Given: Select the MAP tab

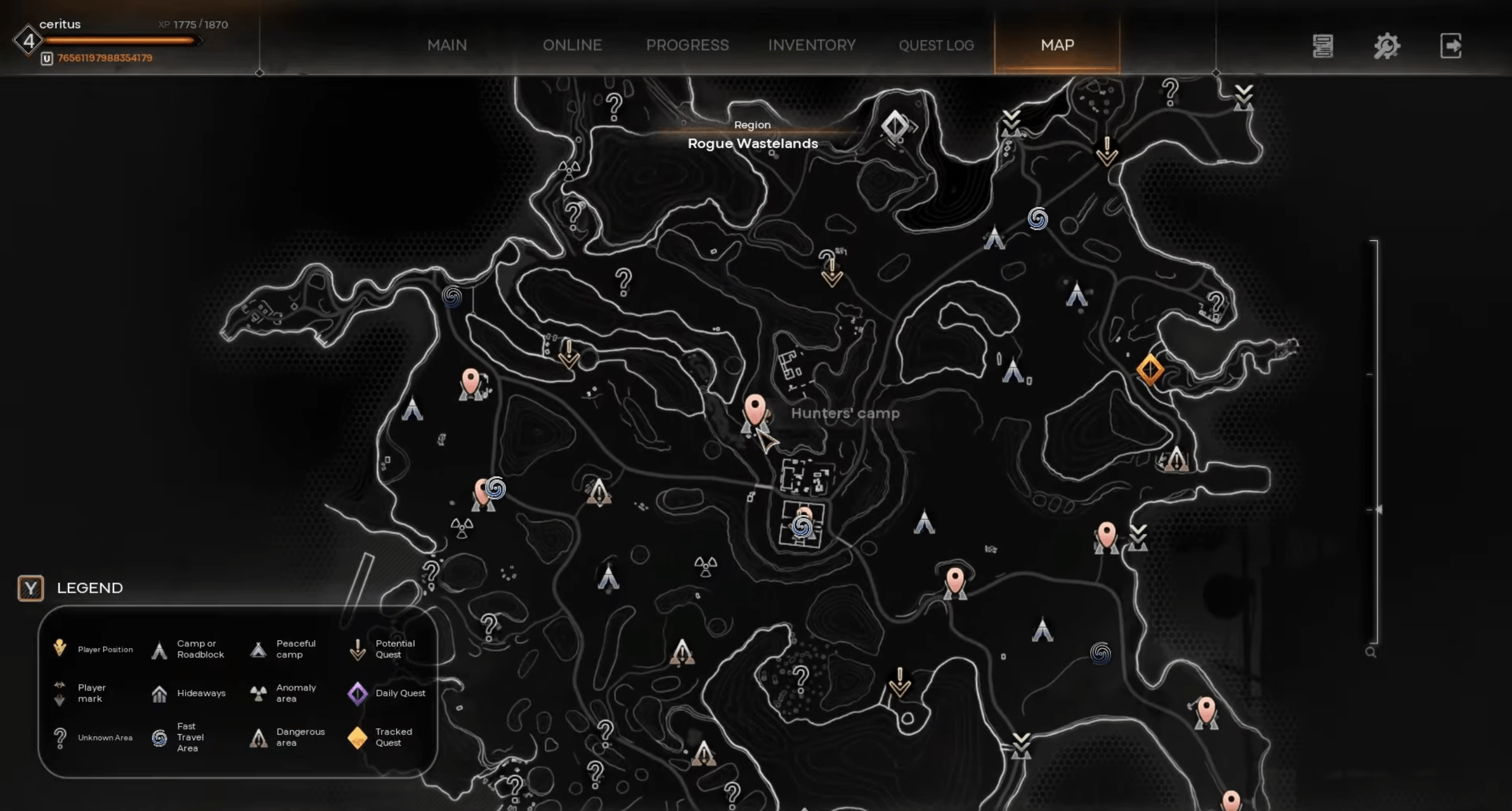Looking at the screenshot, I should 1057,45.
